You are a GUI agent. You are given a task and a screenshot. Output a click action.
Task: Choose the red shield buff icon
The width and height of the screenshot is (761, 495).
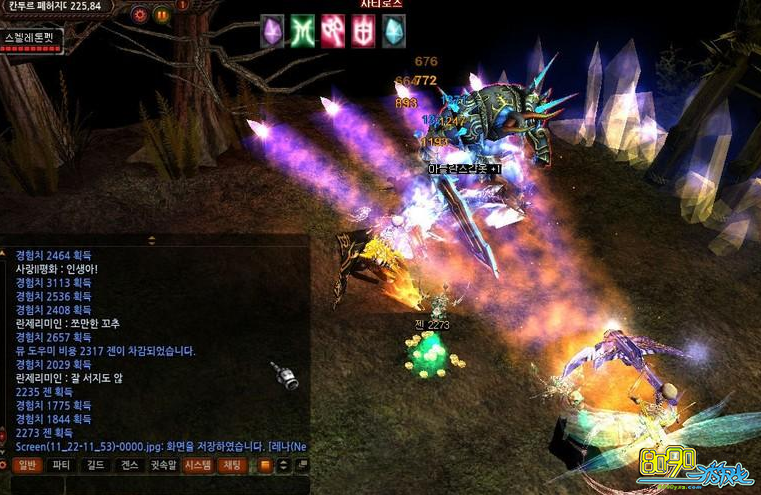(363, 30)
